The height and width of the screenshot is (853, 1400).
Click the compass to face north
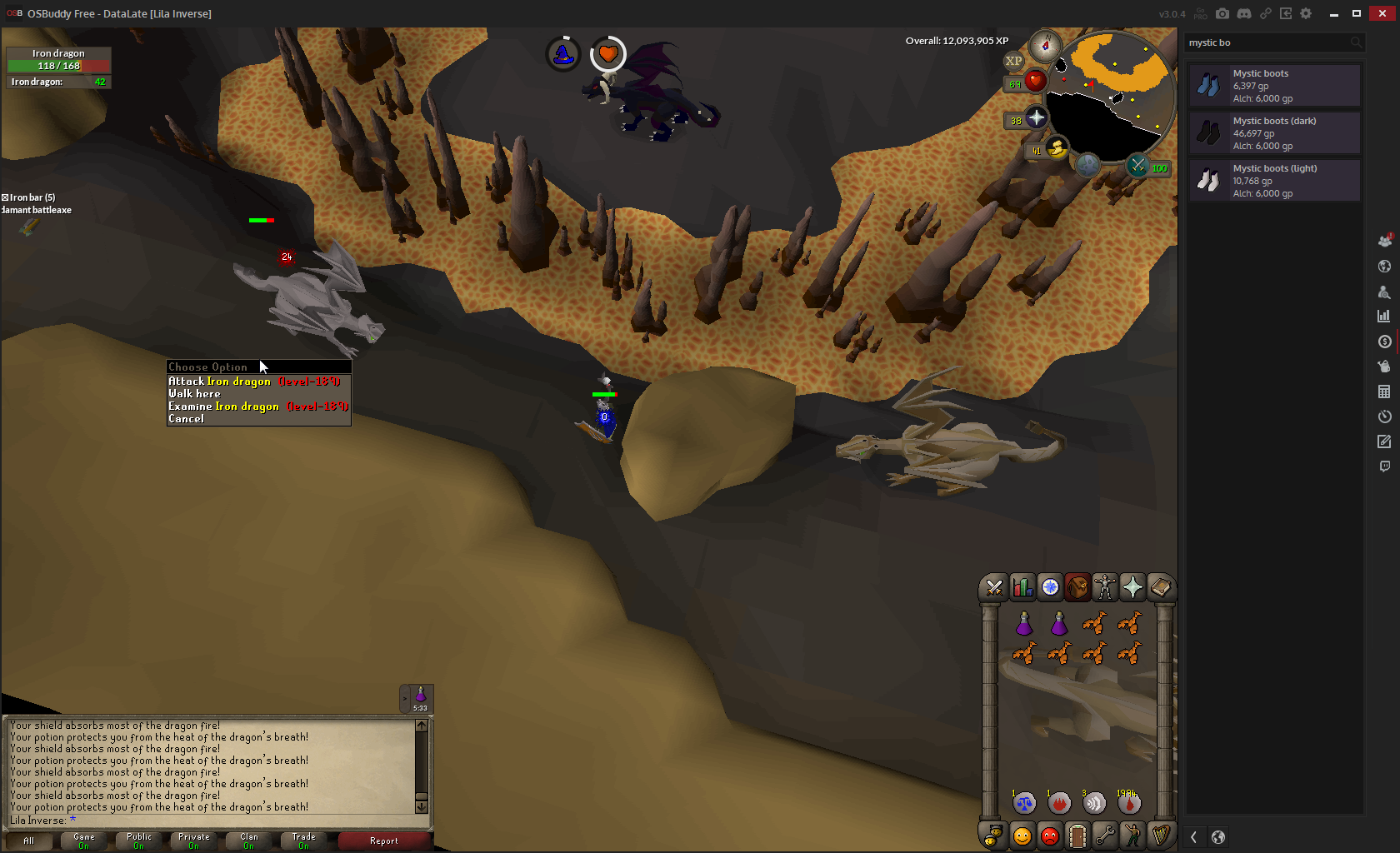pyautogui.click(x=1045, y=46)
